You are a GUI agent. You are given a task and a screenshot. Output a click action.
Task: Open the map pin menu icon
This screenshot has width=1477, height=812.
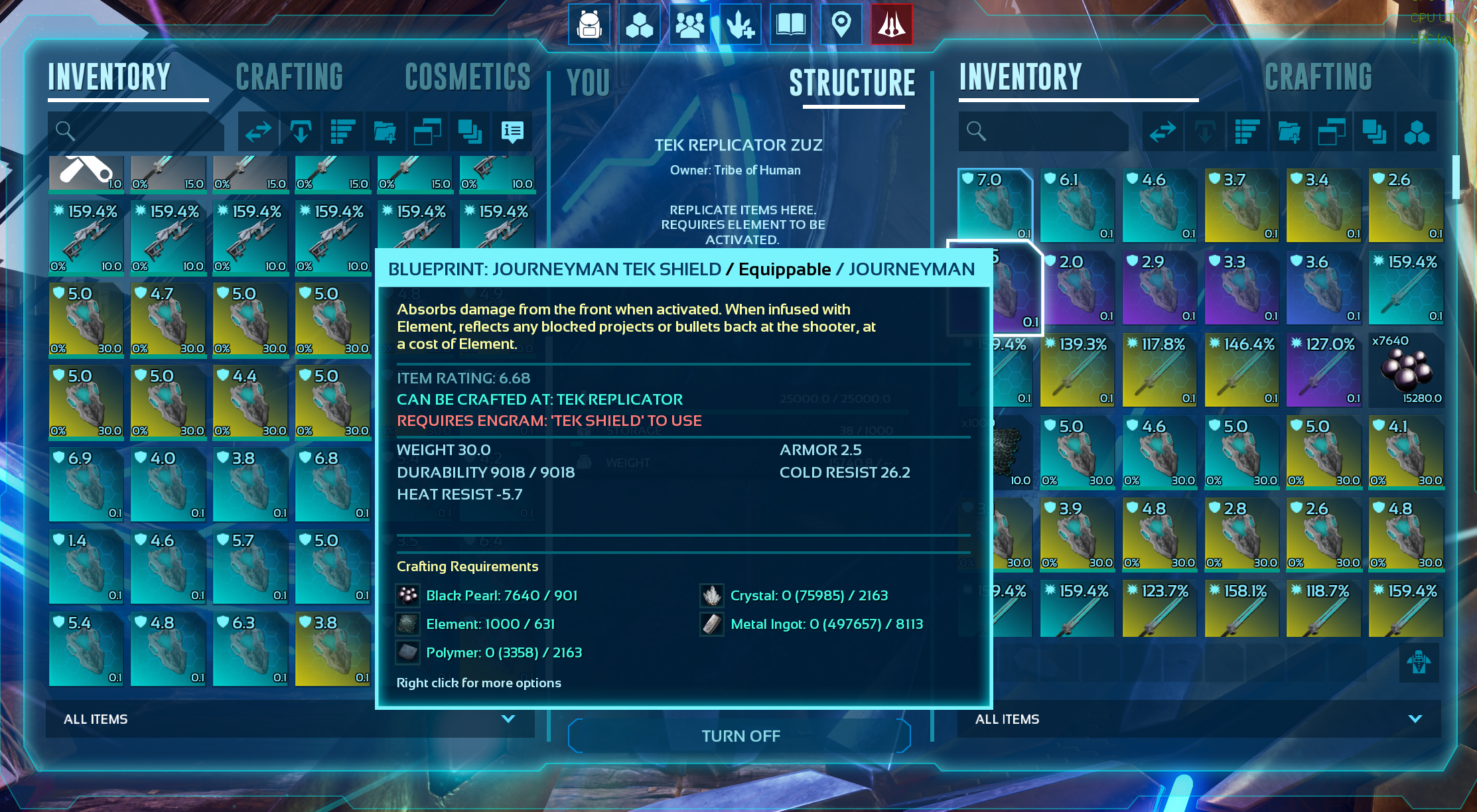(x=841, y=25)
